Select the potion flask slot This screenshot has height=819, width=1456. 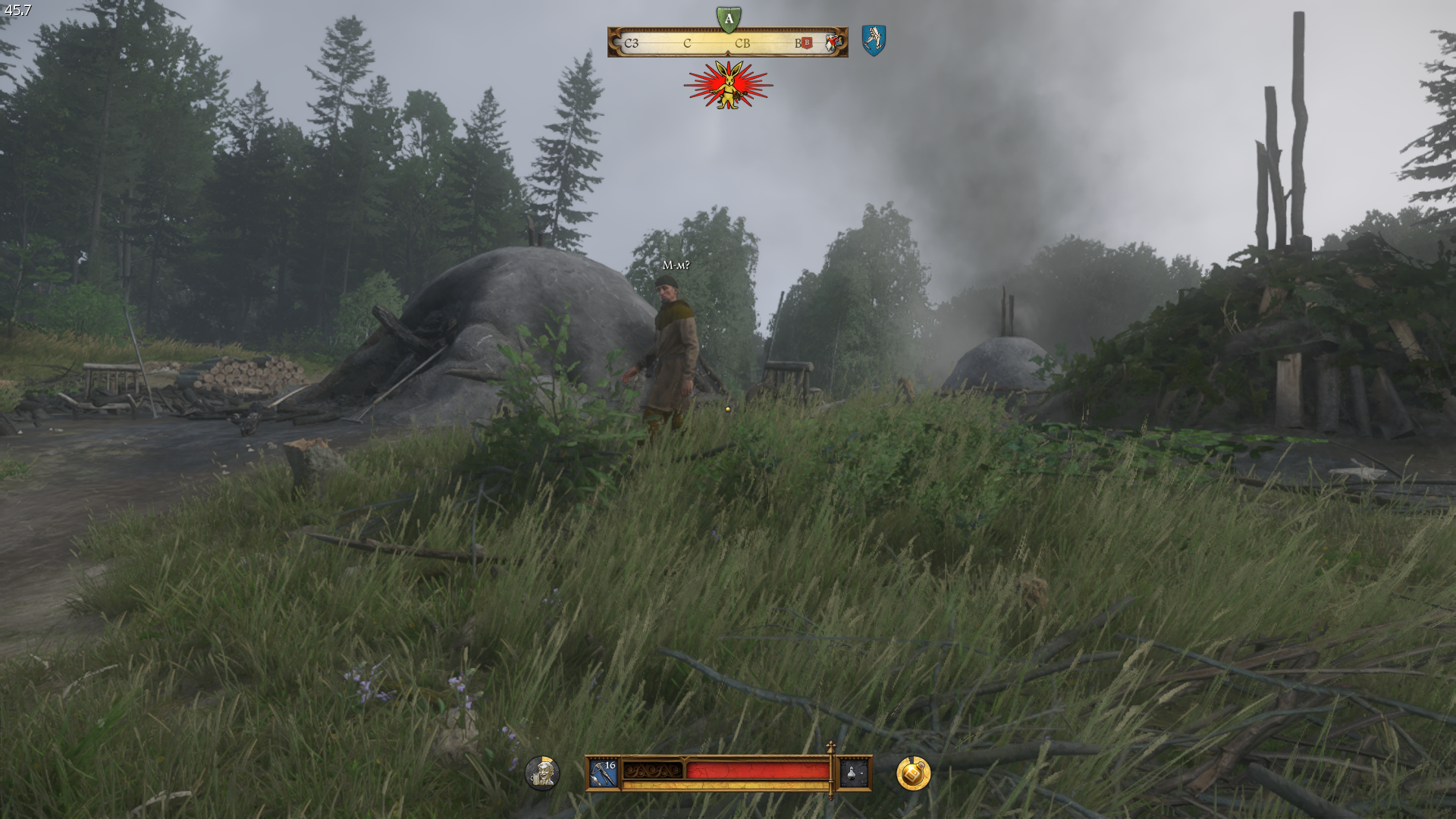(853, 773)
